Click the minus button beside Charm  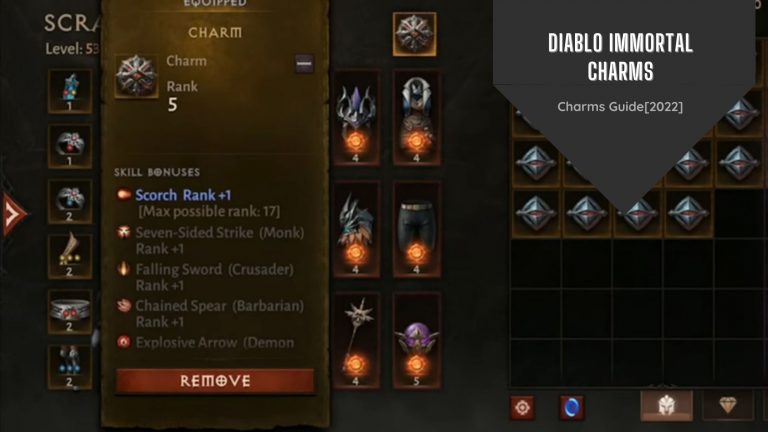pyautogui.click(x=304, y=64)
